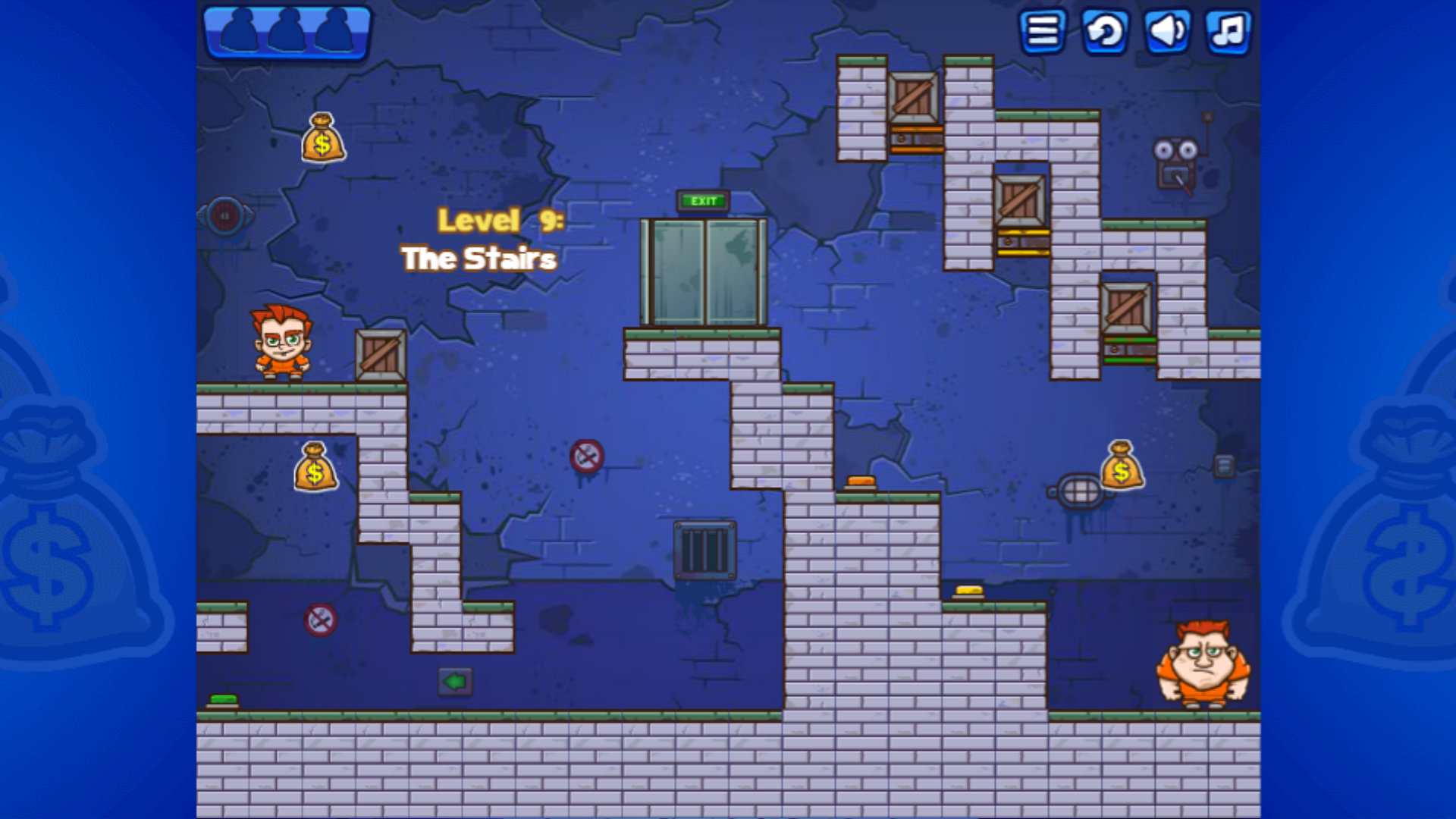
Task: Open the elevator doors below the EXIT sign
Action: point(703,273)
